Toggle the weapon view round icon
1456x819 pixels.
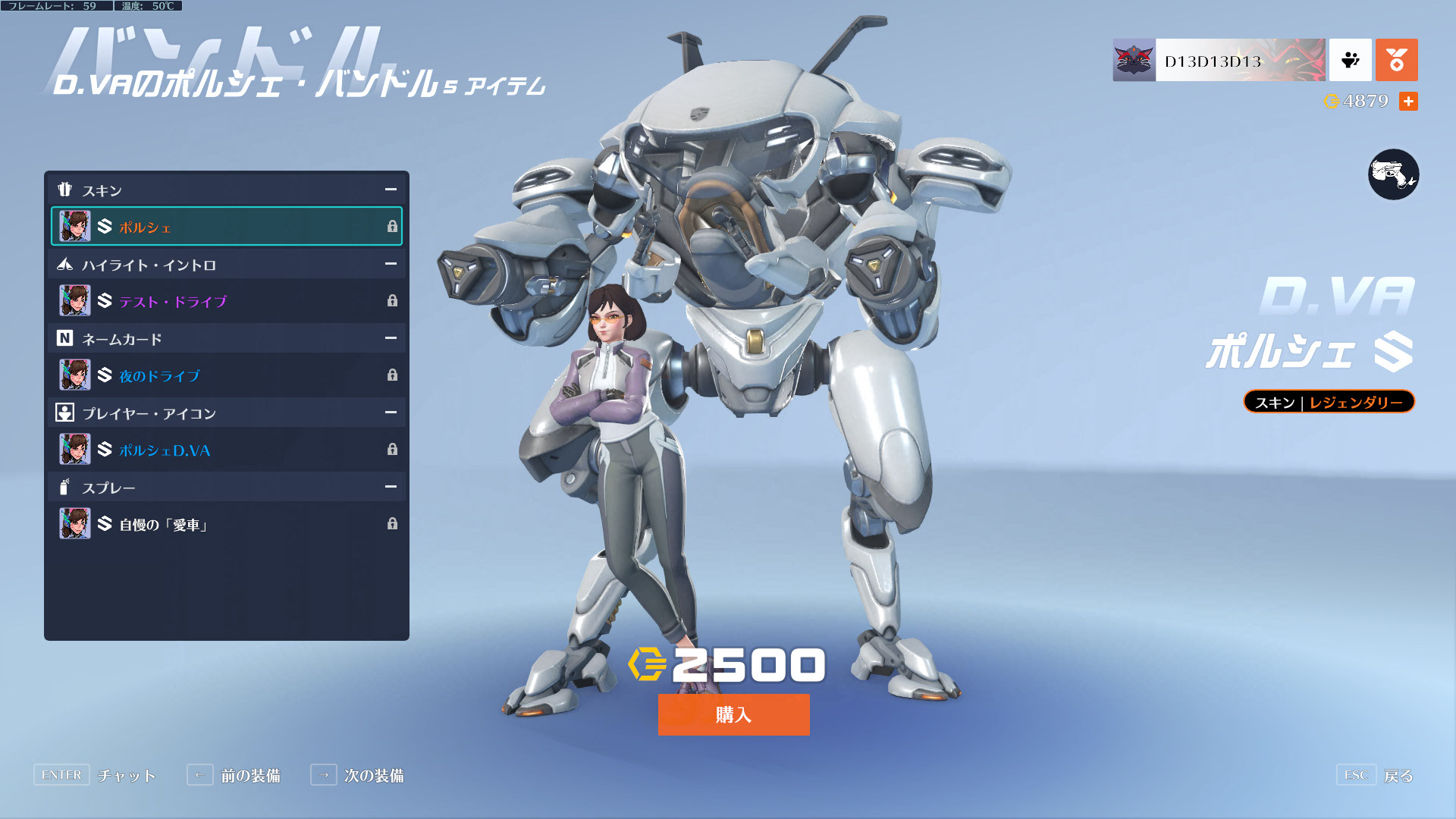pos(1393,174)
